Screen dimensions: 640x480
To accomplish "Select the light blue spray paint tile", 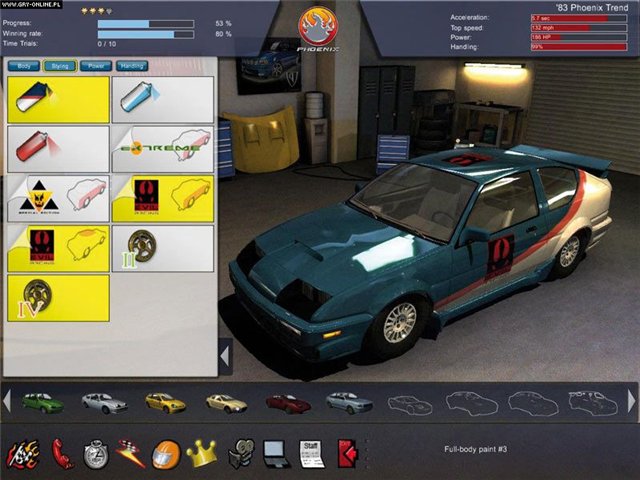I will tap(162, 99).
